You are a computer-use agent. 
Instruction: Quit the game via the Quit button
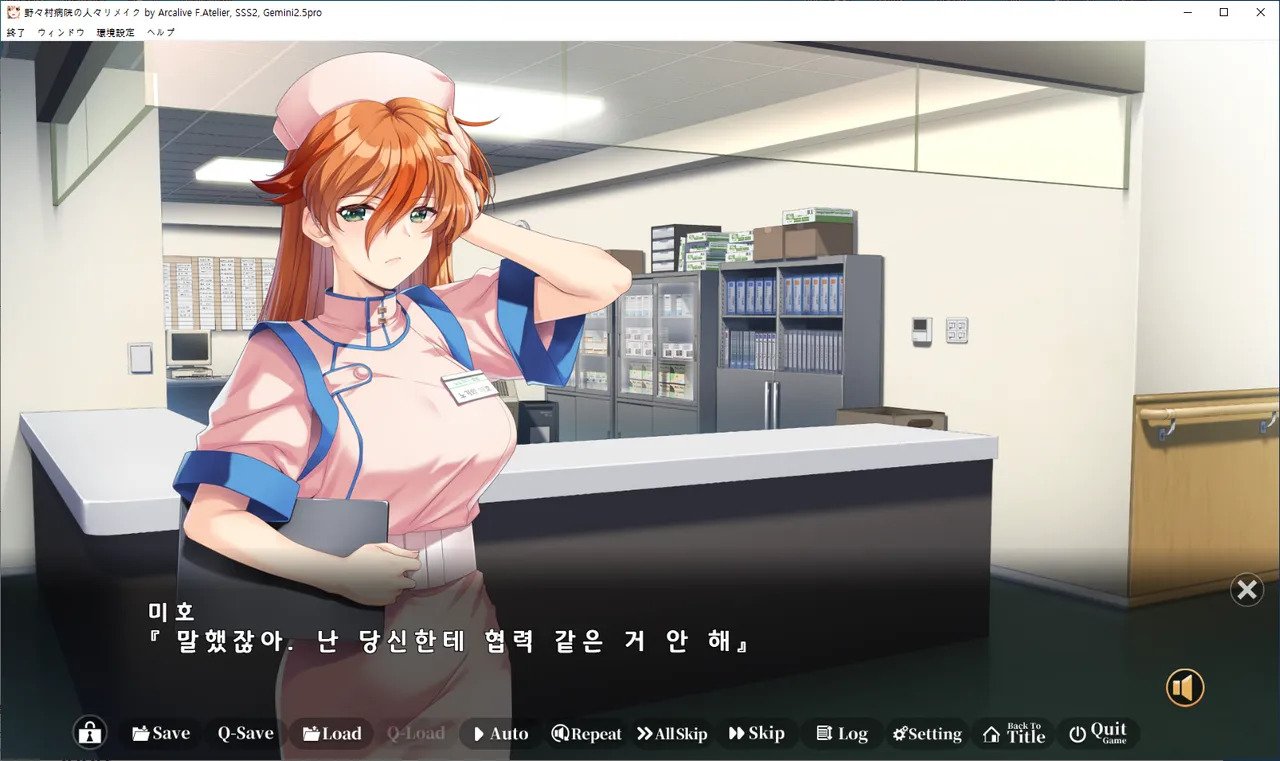click(x=1097, y=733)
